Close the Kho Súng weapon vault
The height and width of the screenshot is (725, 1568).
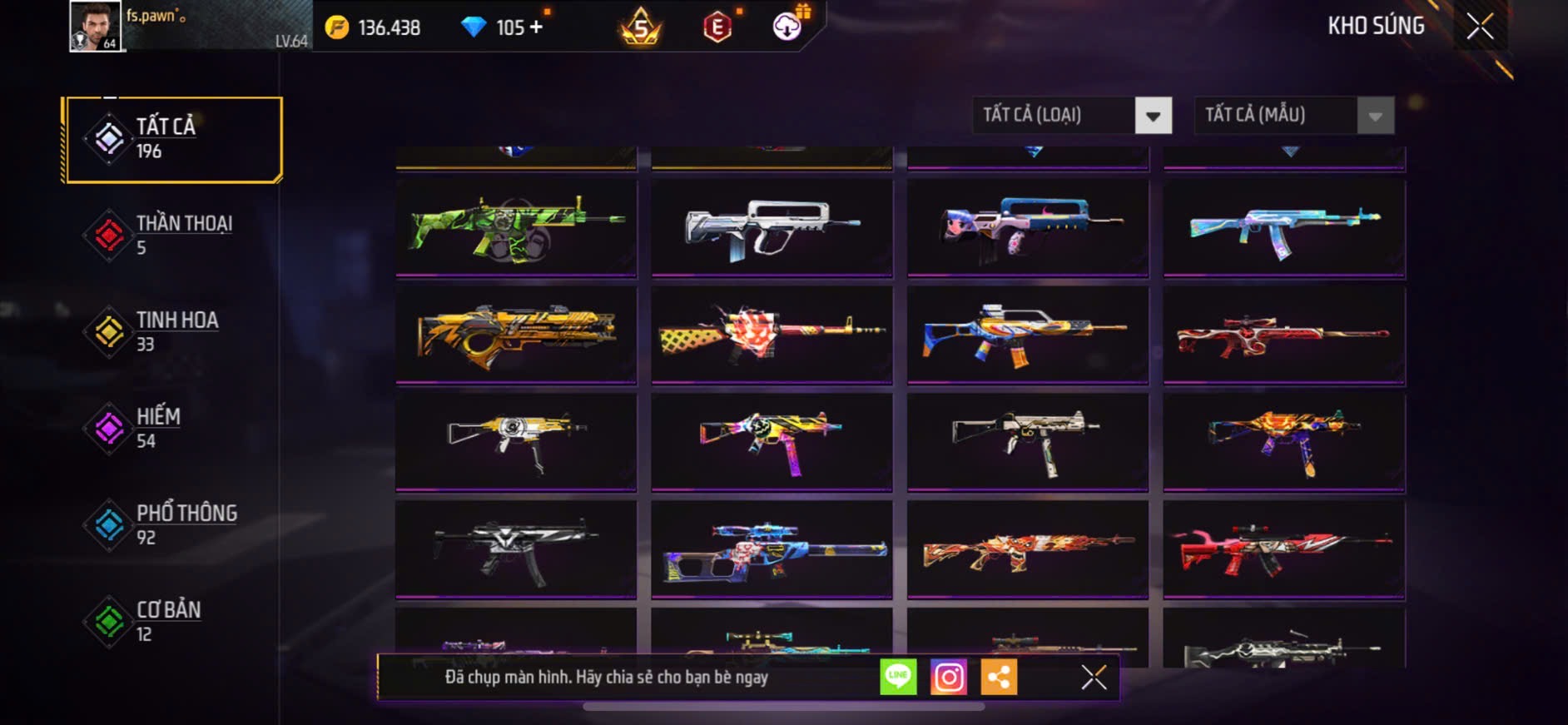click(x=1480, y=27)
